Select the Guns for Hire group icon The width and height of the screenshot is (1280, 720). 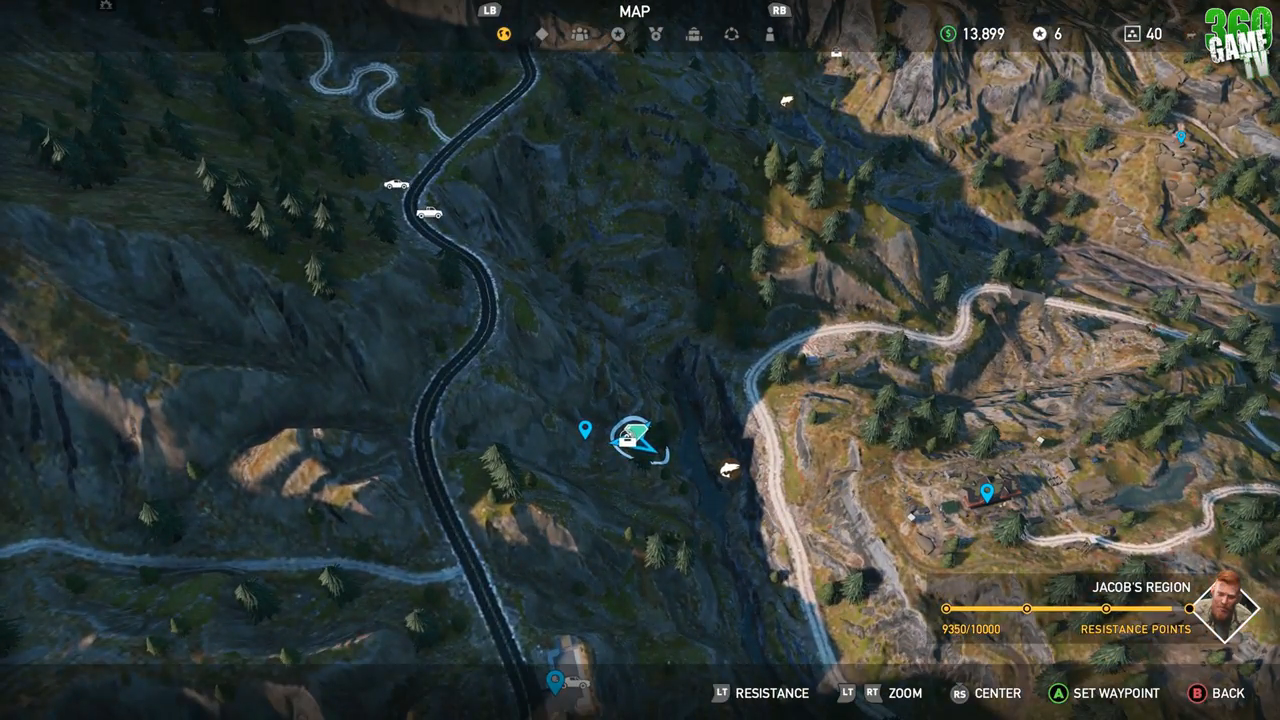pos(579,33)
